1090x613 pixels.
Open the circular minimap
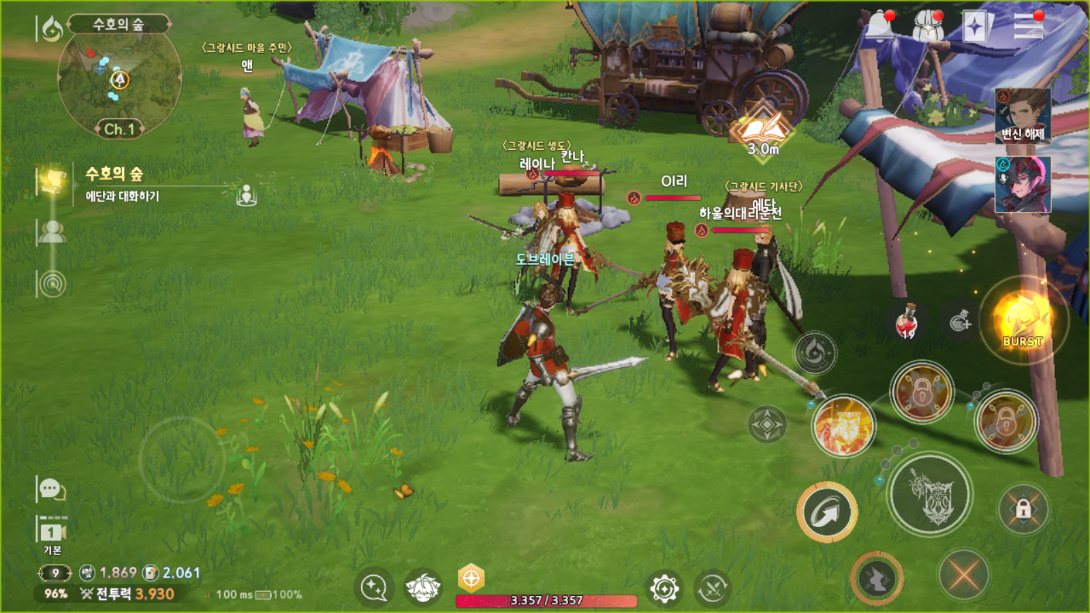[119, 81]
